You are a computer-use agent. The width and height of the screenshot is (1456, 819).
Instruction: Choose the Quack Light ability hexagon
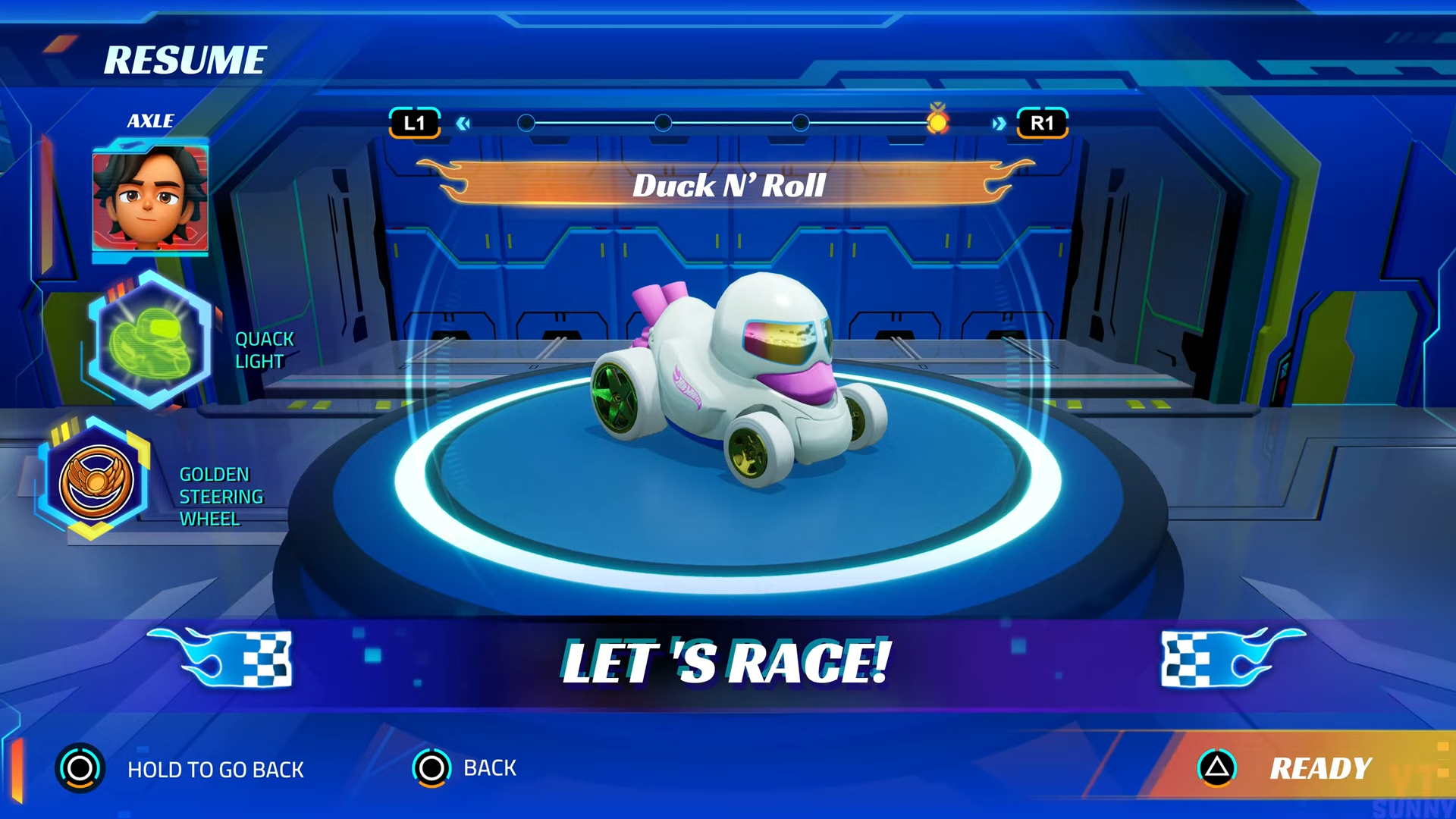[x=149, y=340]
